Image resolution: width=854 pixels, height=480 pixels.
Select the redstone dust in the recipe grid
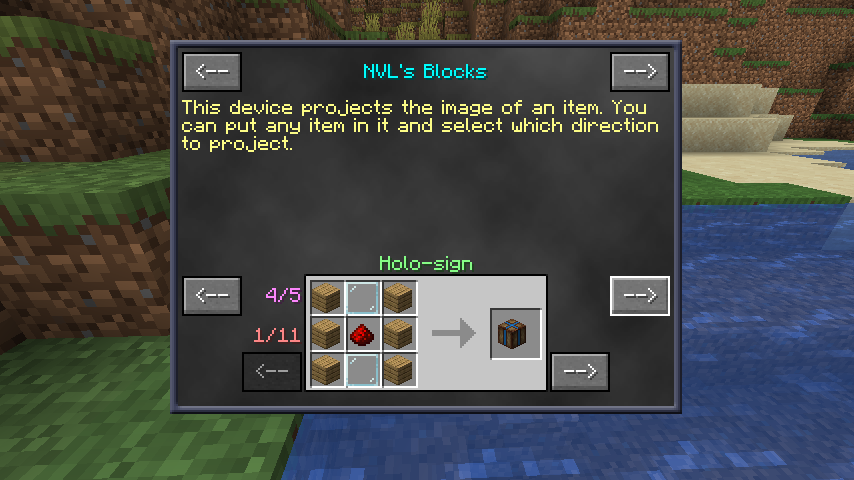[363, 334]
